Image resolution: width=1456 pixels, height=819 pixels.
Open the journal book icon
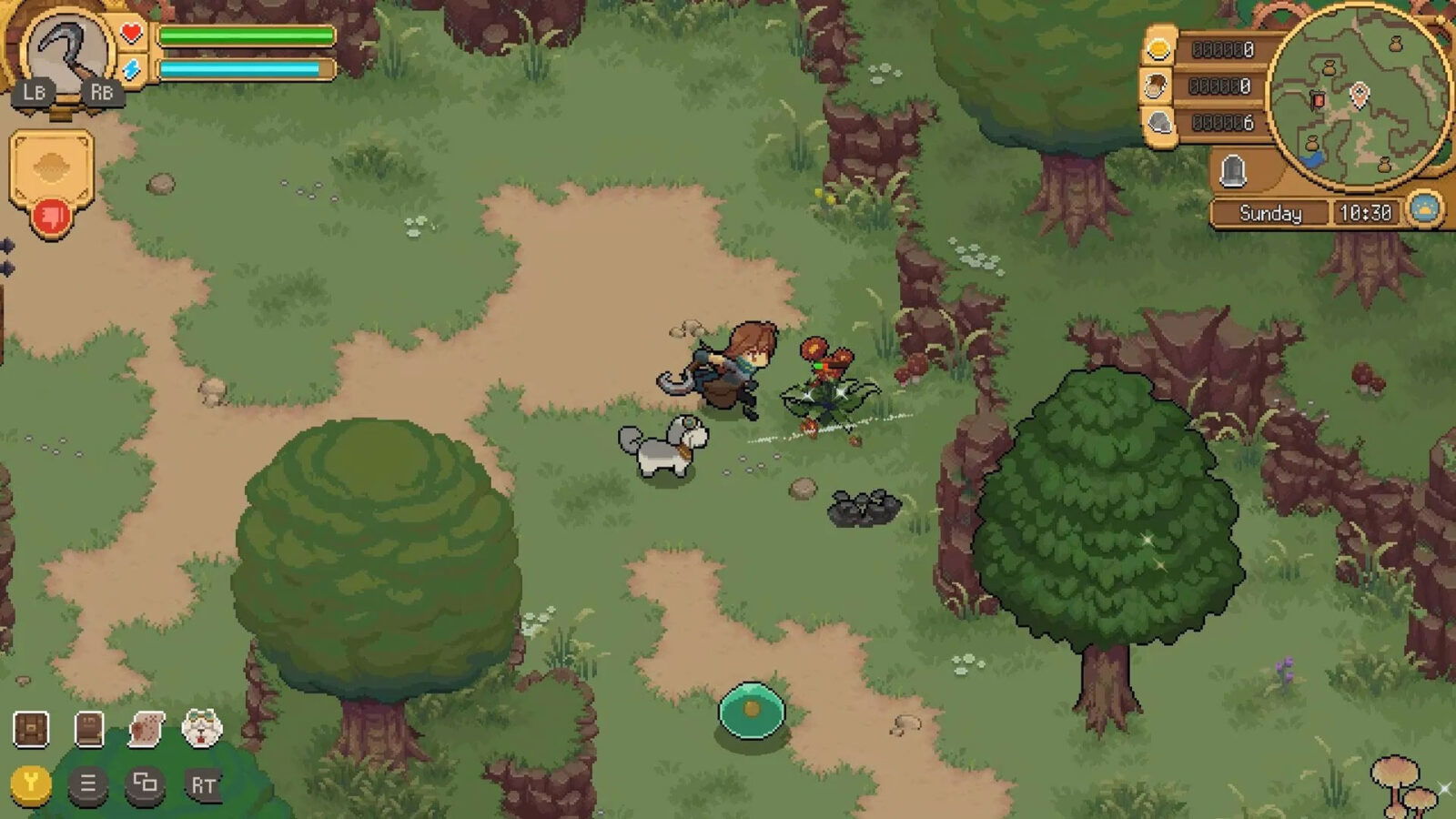point(88,728)
